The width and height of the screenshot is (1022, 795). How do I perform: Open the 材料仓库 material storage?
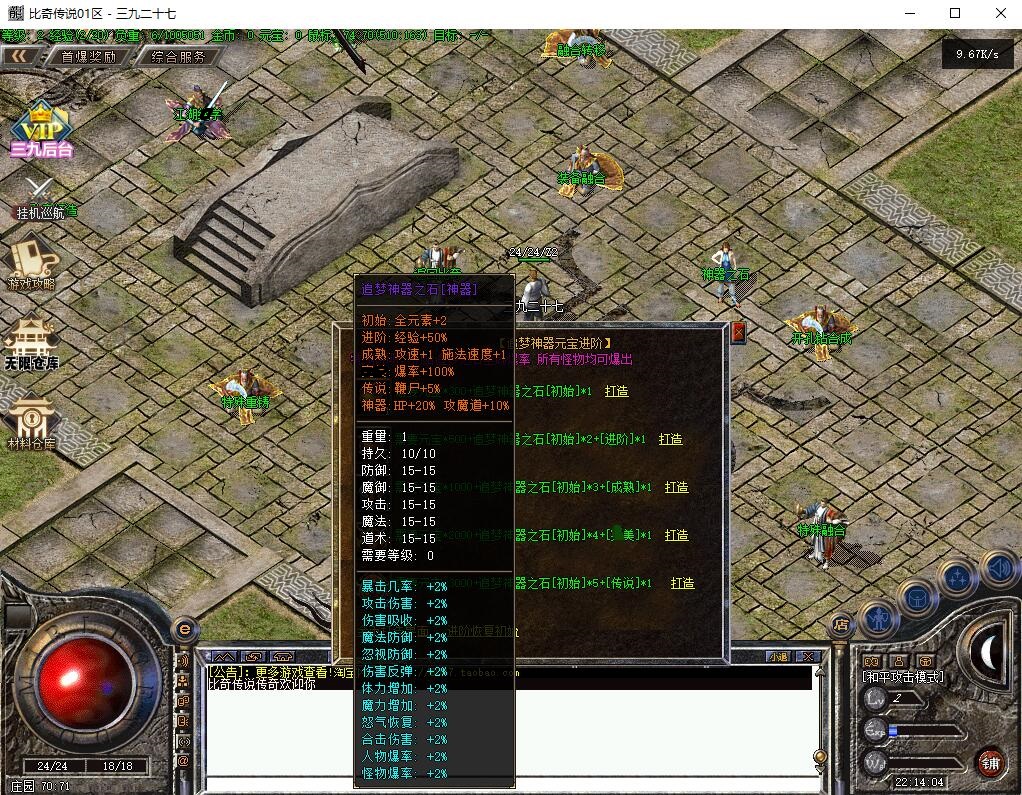(x=31, y=423)
